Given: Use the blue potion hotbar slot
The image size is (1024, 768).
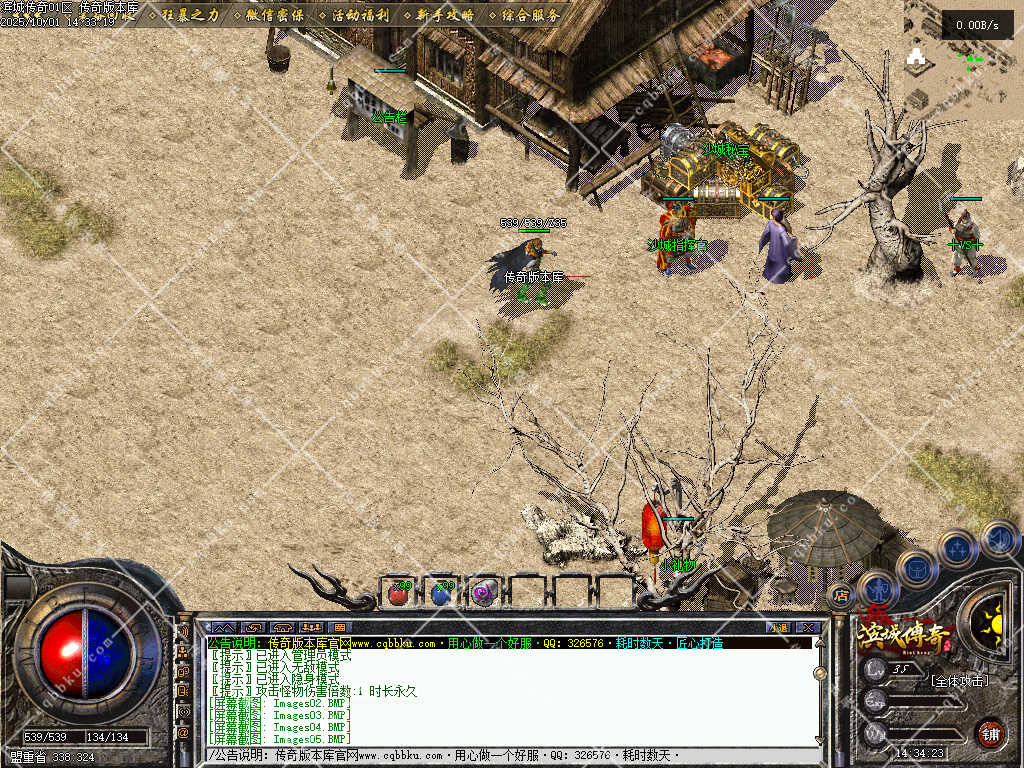Looking at the screenshot, I should point(441,593).
